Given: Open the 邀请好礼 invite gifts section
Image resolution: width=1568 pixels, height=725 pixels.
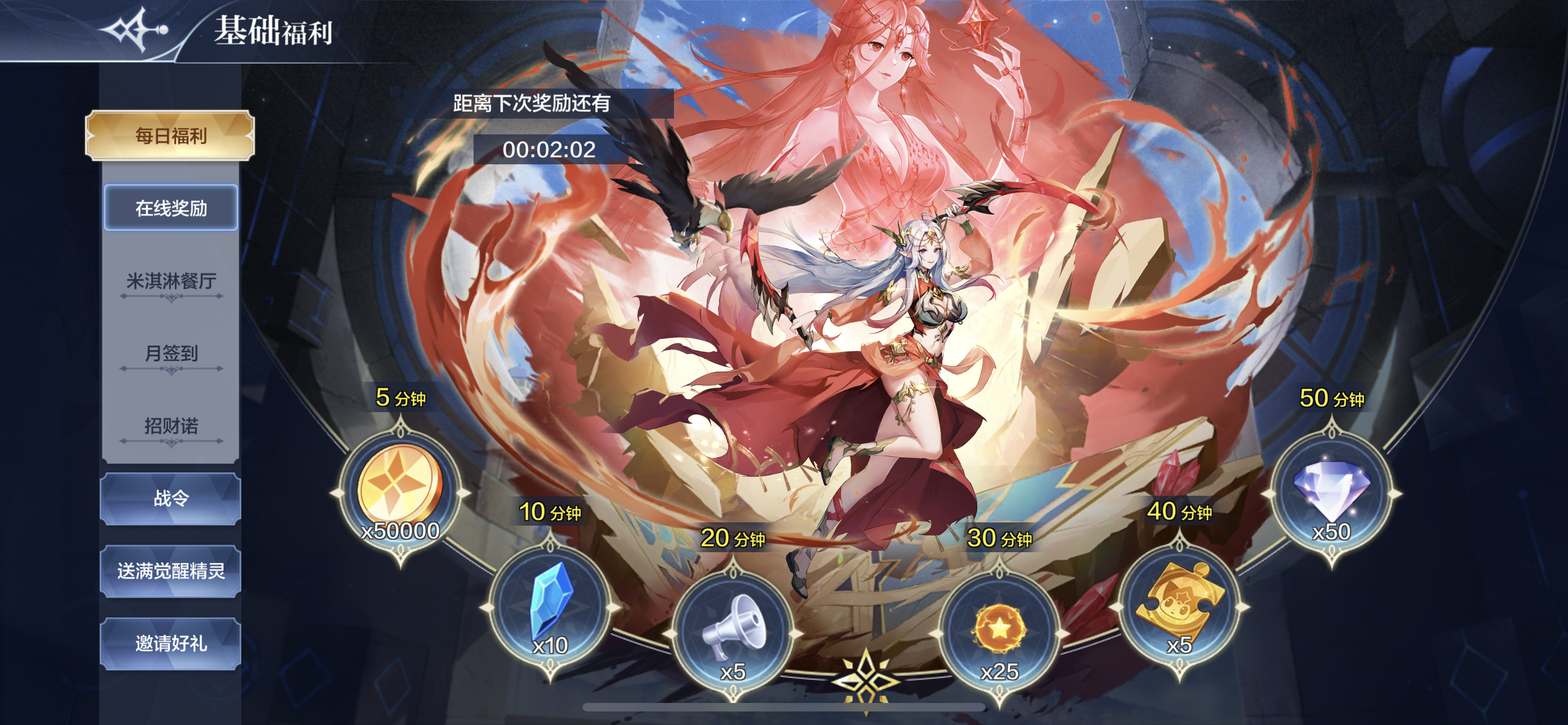Looking at the screenshot, I should coord(171,644).
